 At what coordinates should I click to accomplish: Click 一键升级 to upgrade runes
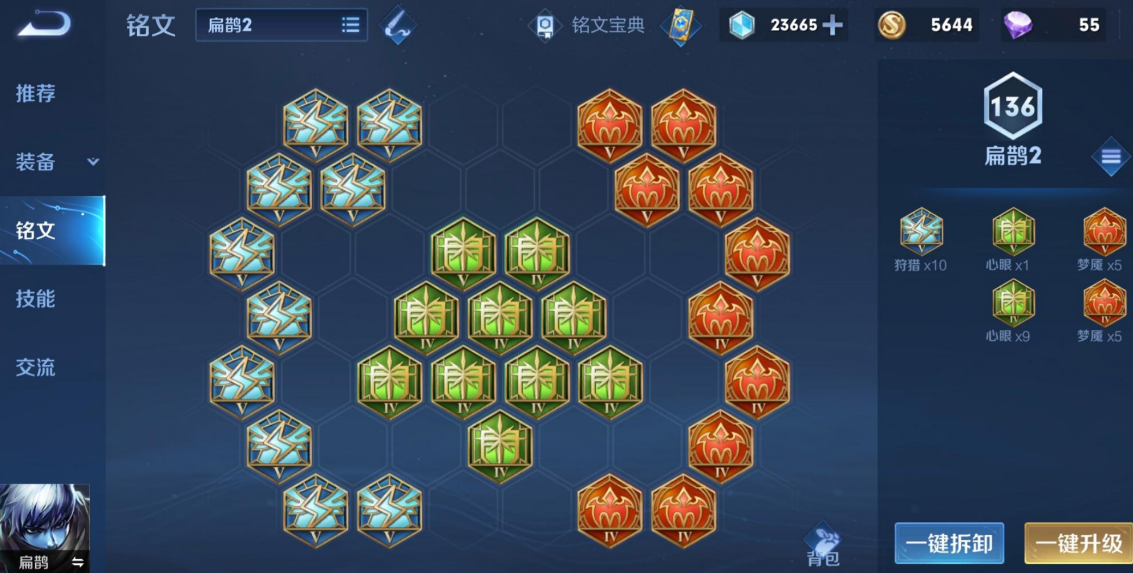pos(1078,543)
